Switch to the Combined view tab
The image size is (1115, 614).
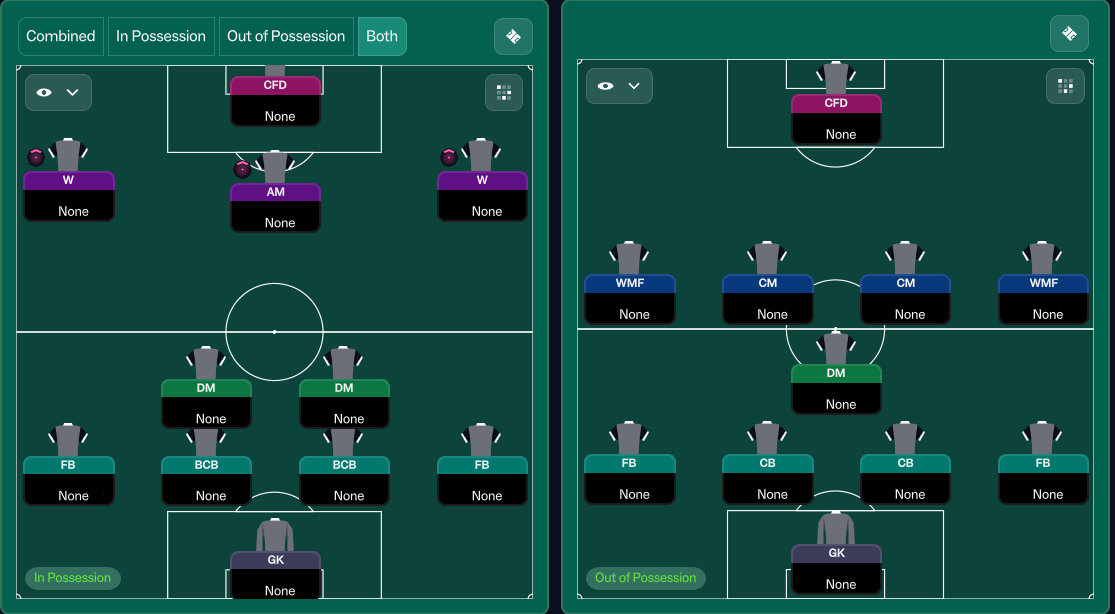(x=61, y=36)
